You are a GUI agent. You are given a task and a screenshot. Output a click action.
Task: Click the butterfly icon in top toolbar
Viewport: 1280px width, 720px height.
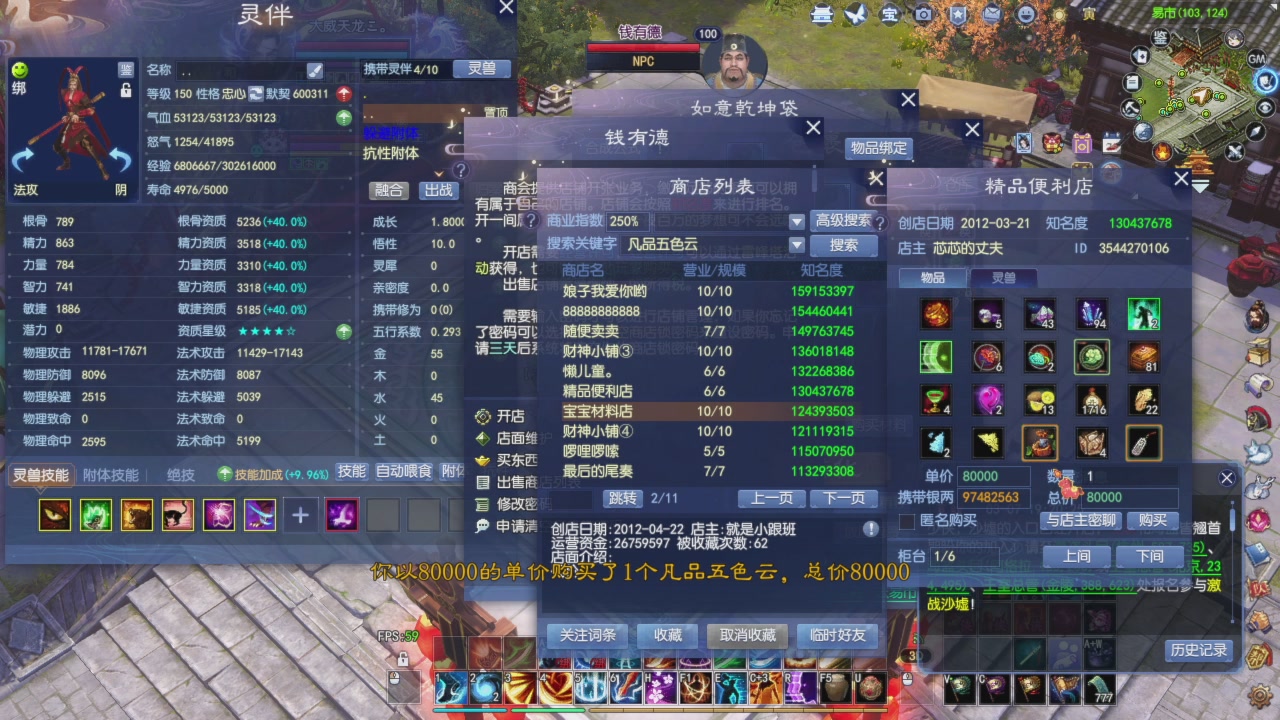tap(856, 14)
